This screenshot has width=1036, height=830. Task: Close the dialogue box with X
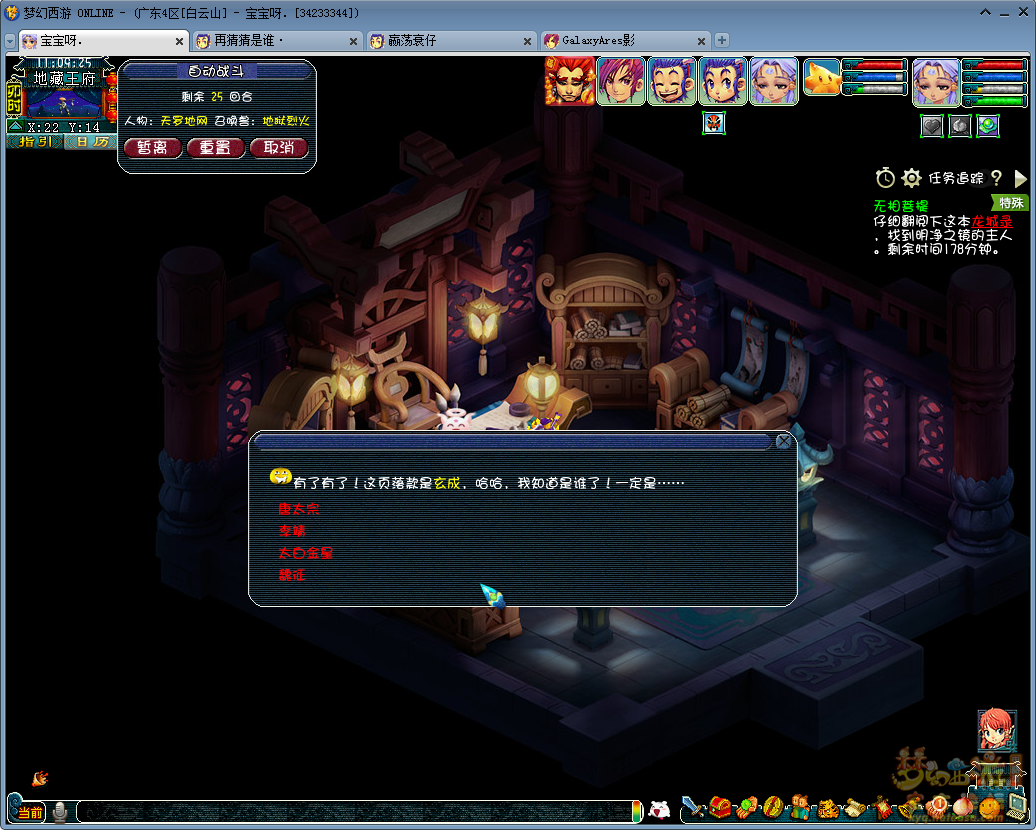coord(784,441)
